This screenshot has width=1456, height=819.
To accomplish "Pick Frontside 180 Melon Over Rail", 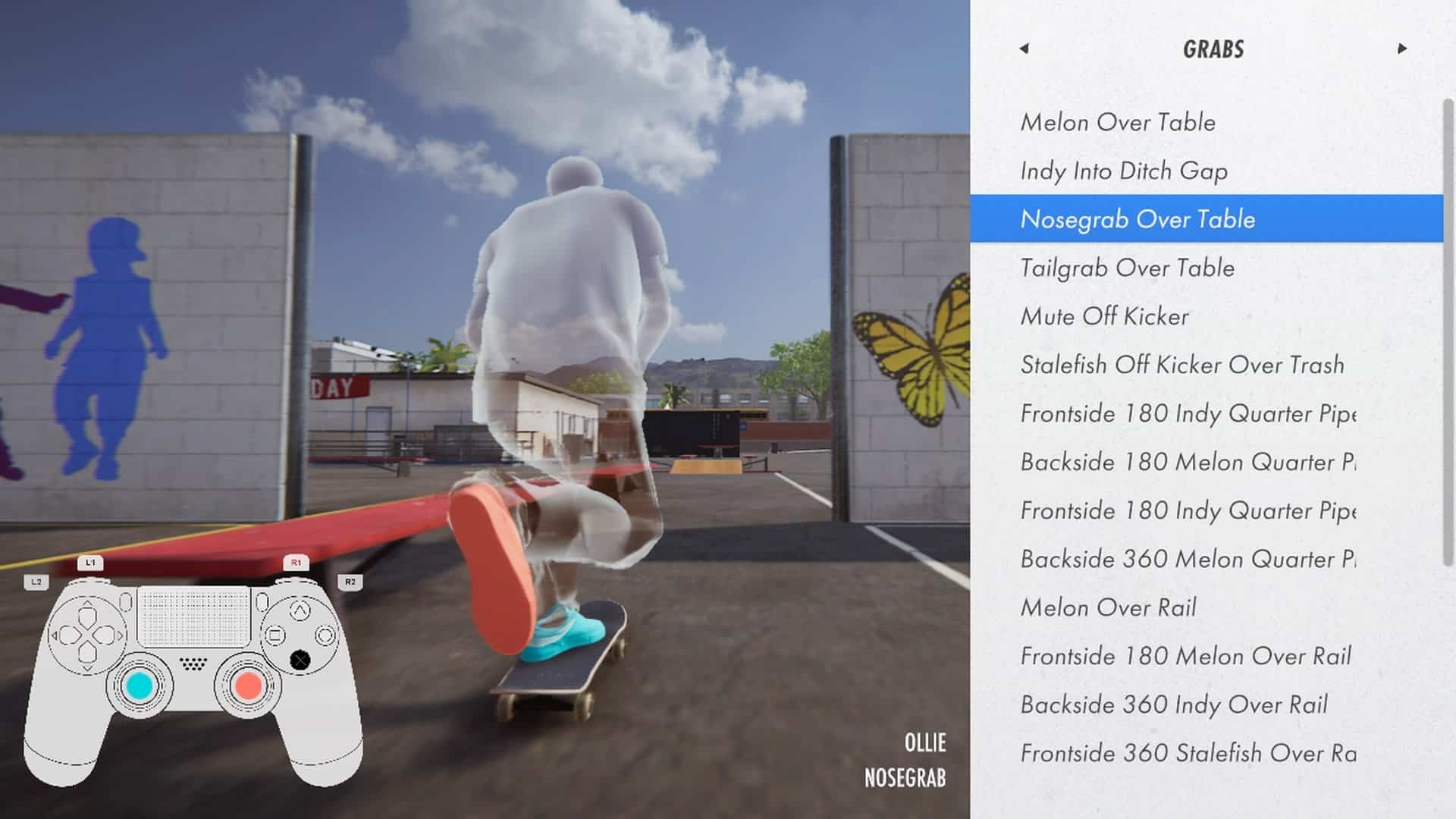I will (x=1185, y=656).
